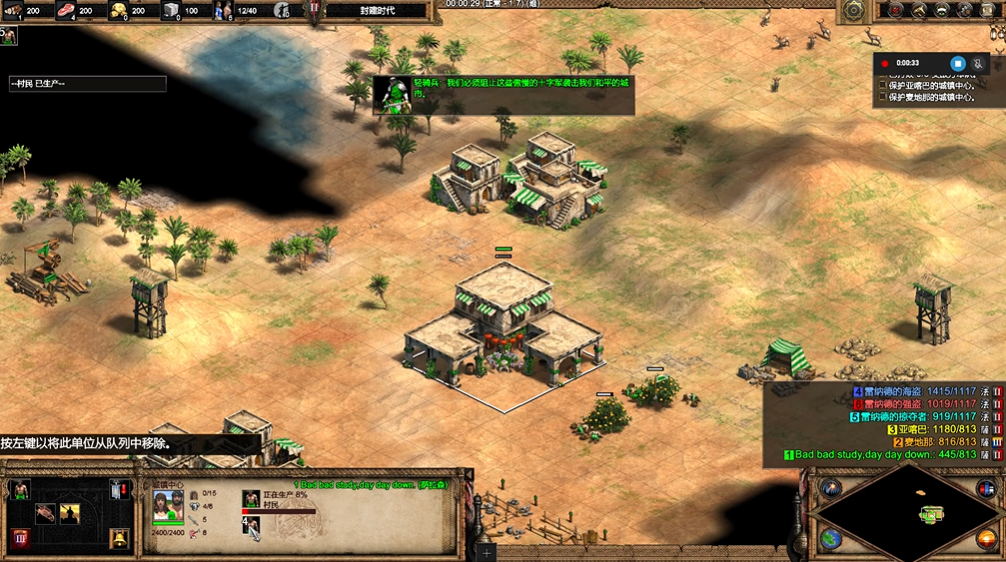Ring the town bell

[119, 539]
